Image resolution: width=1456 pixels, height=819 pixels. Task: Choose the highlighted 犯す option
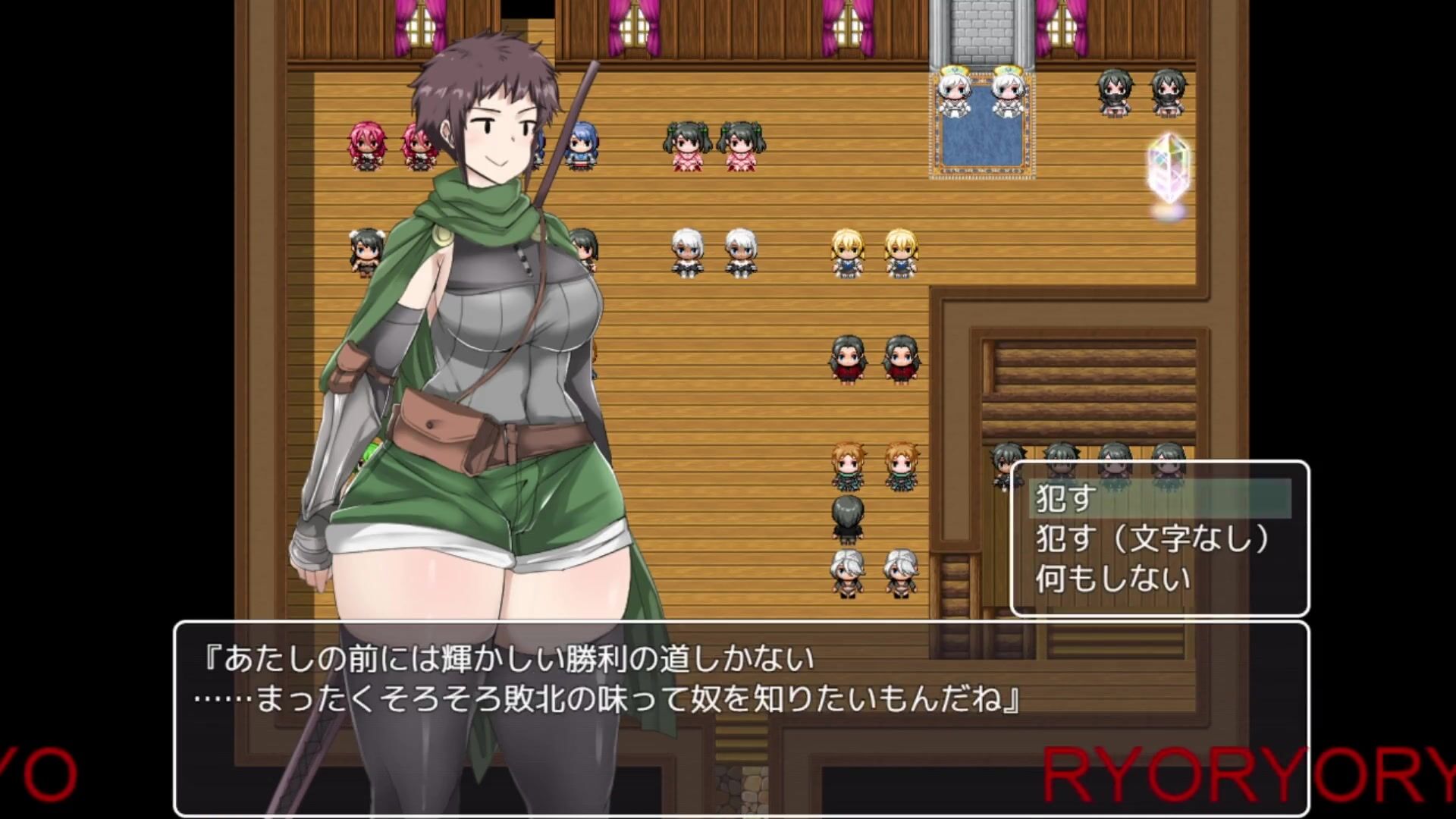point(1159,499)
